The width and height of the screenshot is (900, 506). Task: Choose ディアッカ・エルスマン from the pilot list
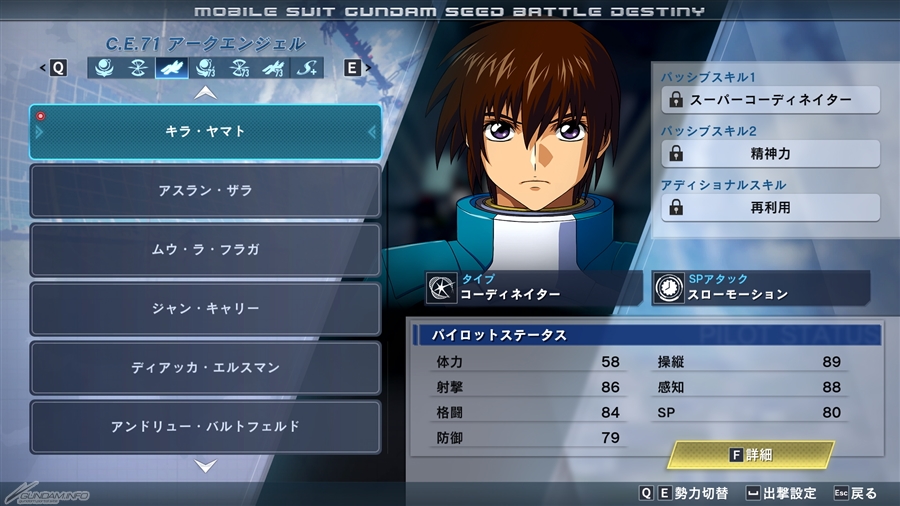pos(205,367)
